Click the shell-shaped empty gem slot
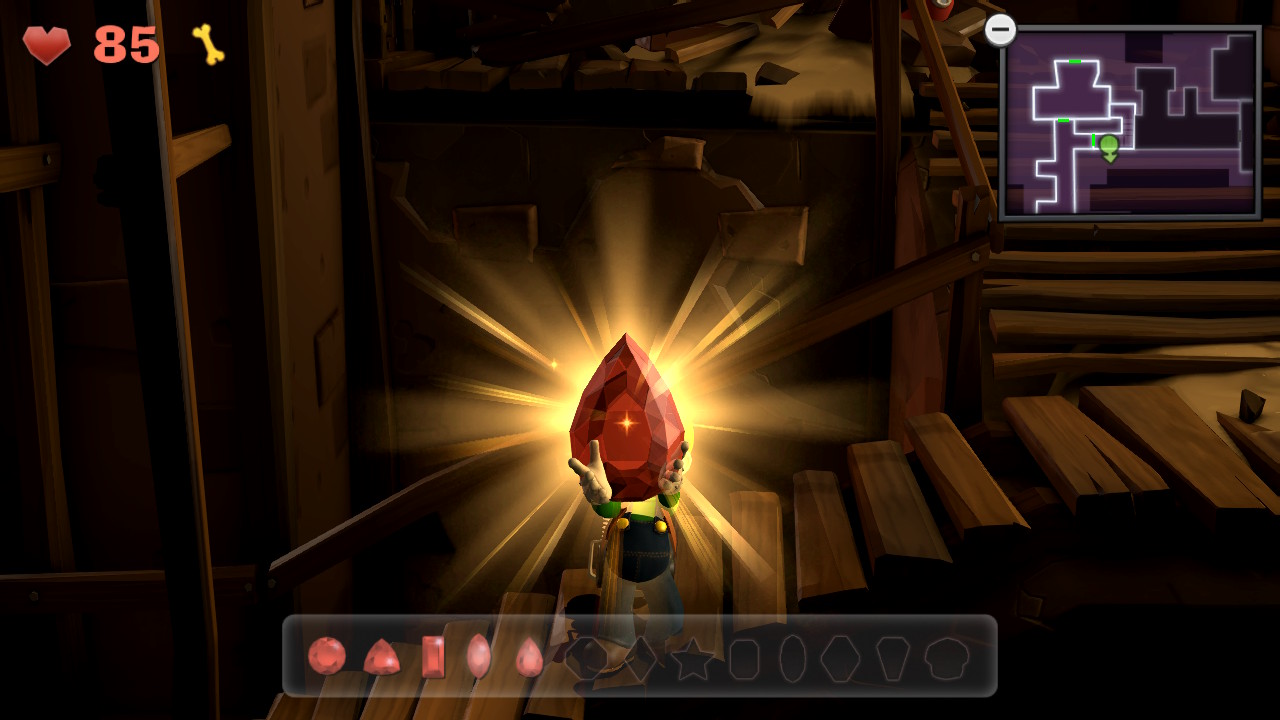Viewport: 1280px width, 720px height. 946,657
